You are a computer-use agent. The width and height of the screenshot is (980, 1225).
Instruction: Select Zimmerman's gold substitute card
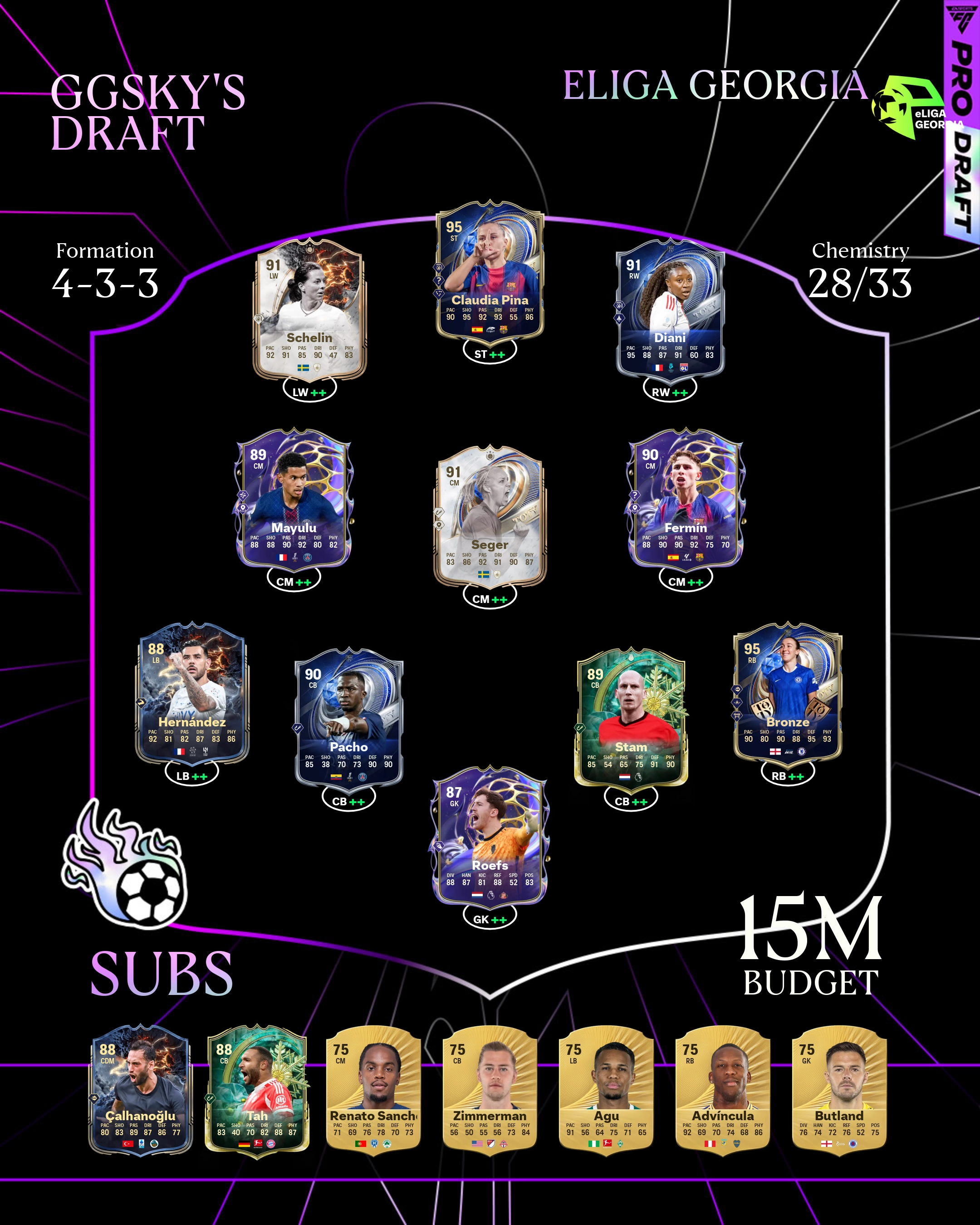[490, 1091]
